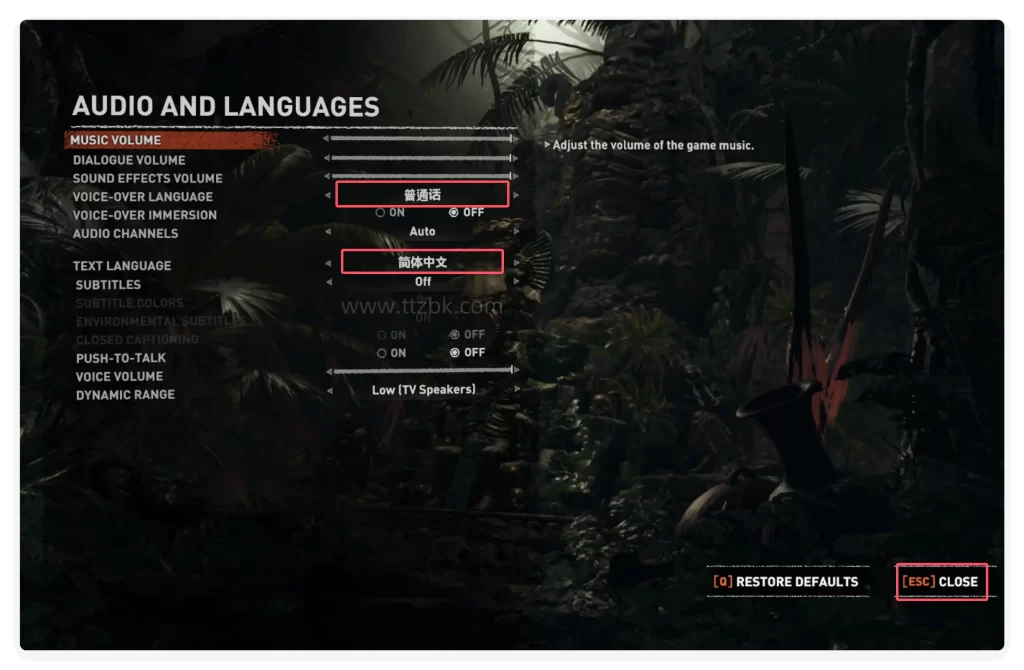Set Voice-Over Immersion to OFF

(x=466, y=213)
